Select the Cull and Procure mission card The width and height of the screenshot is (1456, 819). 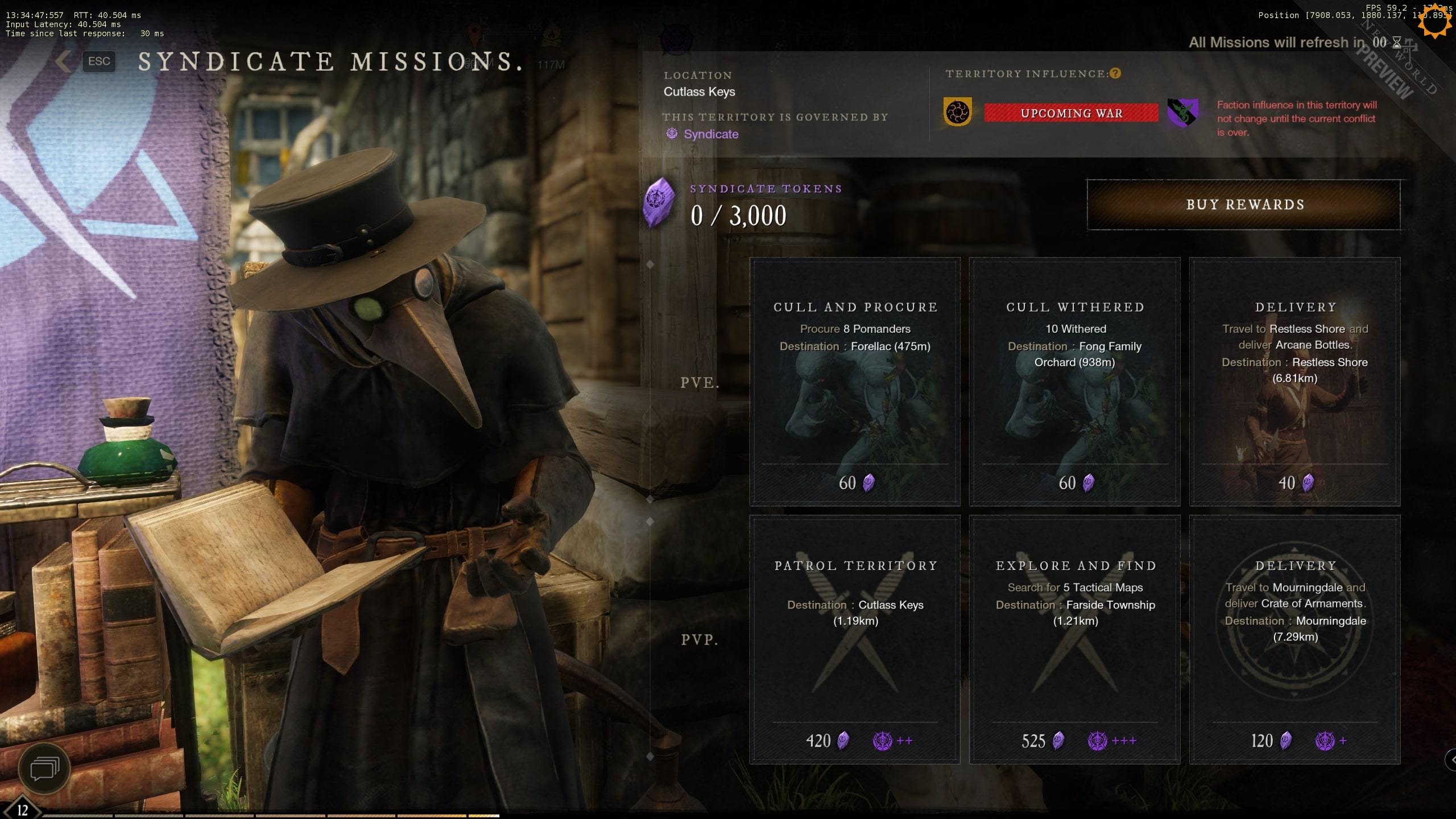coord(855,382)
